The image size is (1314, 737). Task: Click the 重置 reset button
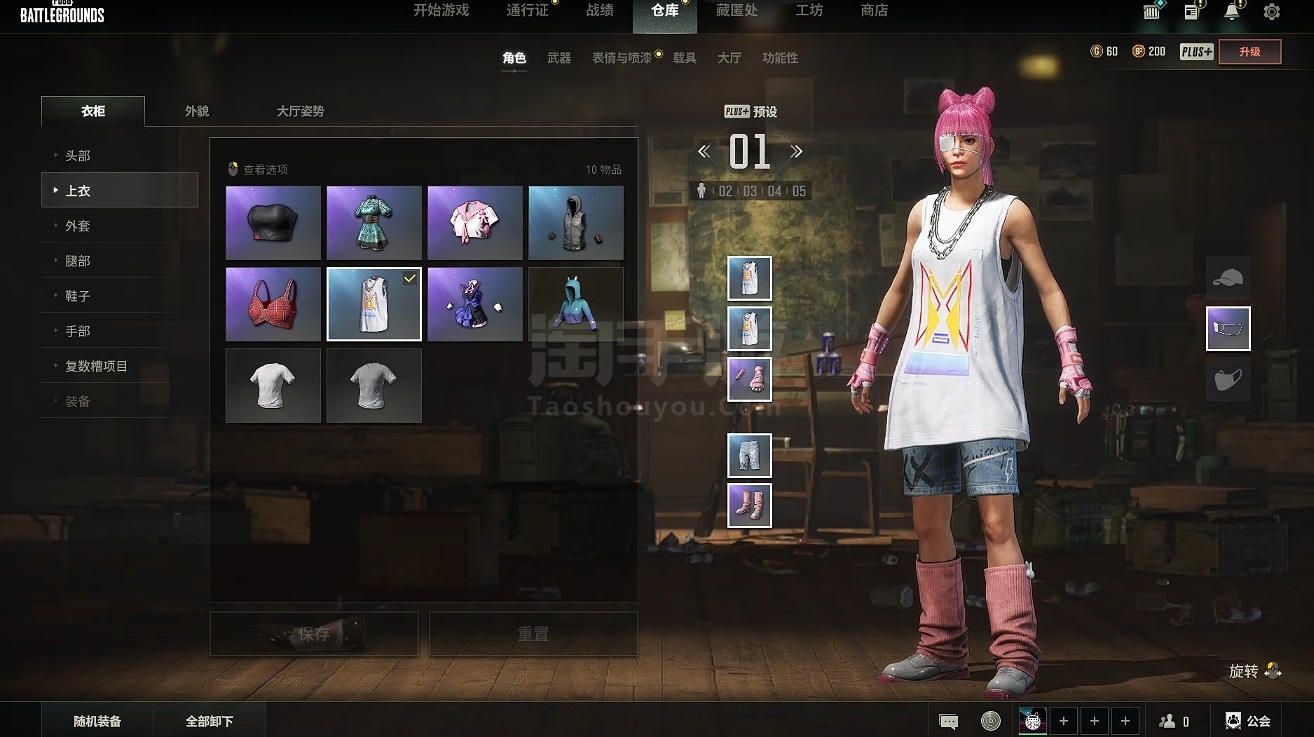[533, 634]
